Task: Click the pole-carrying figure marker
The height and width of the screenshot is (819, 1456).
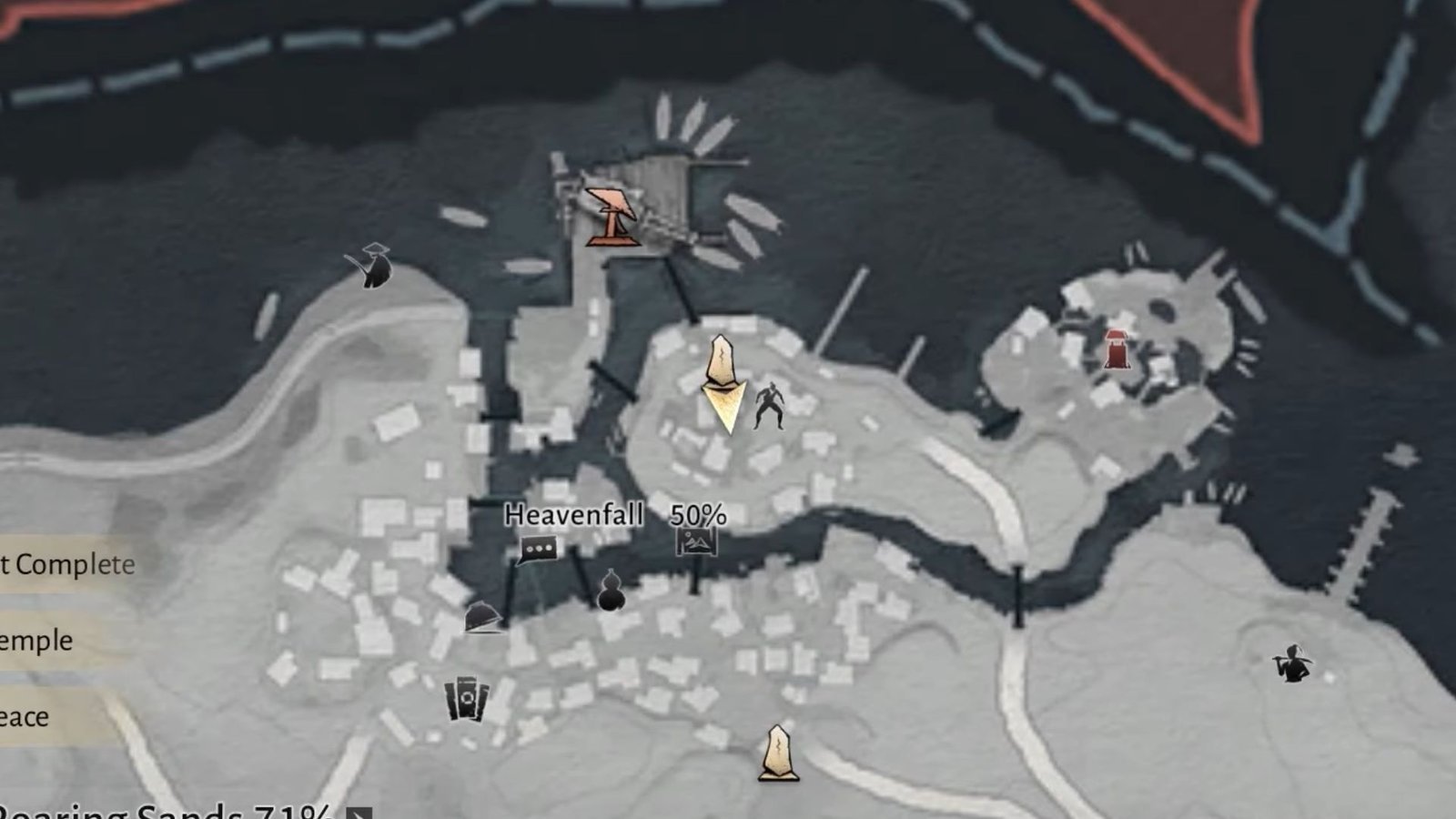Action: click(x=1293, y=664)
